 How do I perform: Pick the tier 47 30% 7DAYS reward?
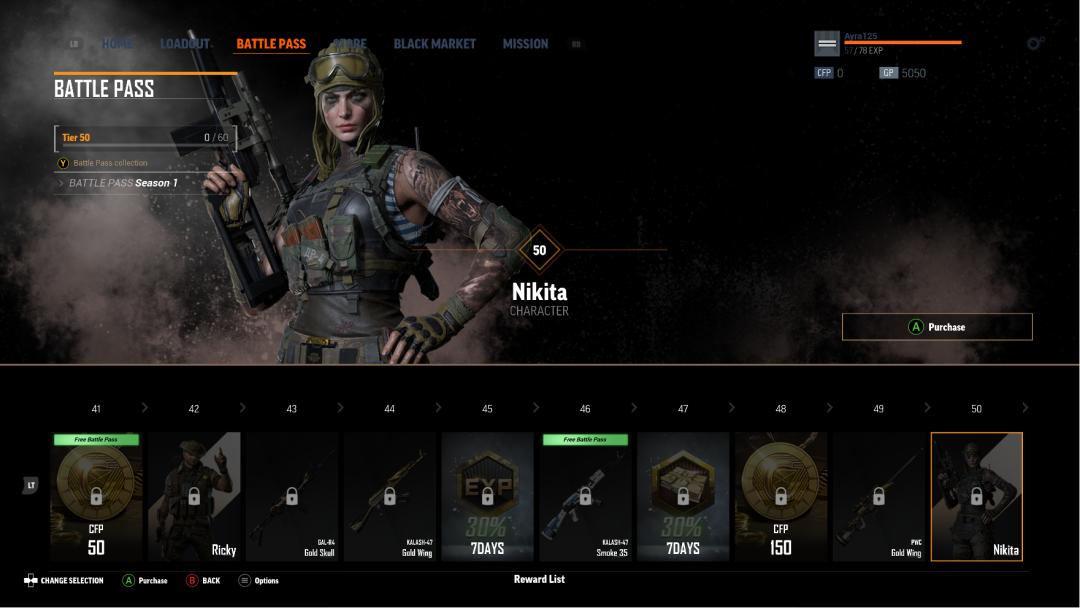[x=683, y=496]
